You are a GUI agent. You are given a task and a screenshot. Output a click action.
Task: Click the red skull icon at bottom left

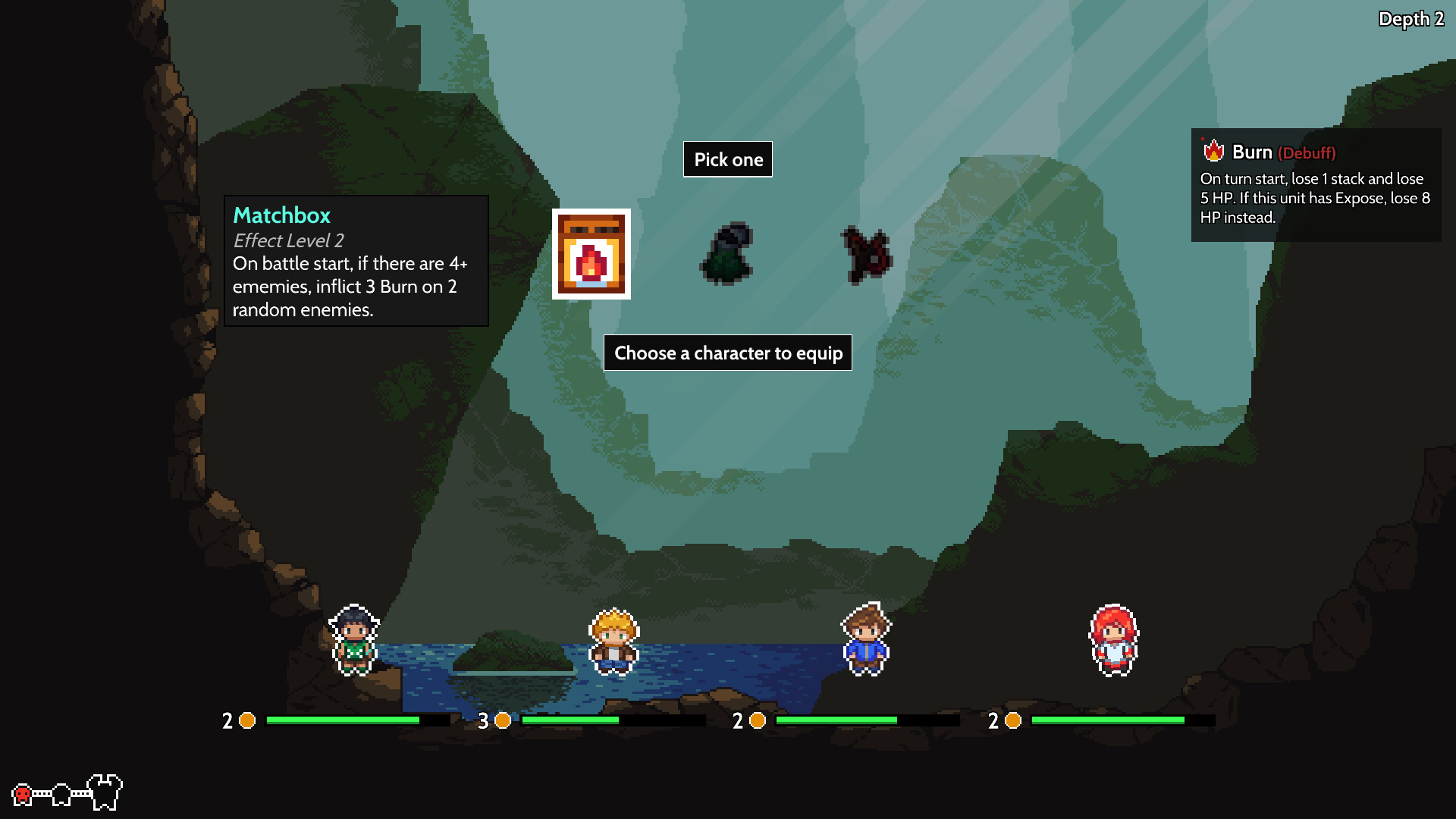click(21, 794)
